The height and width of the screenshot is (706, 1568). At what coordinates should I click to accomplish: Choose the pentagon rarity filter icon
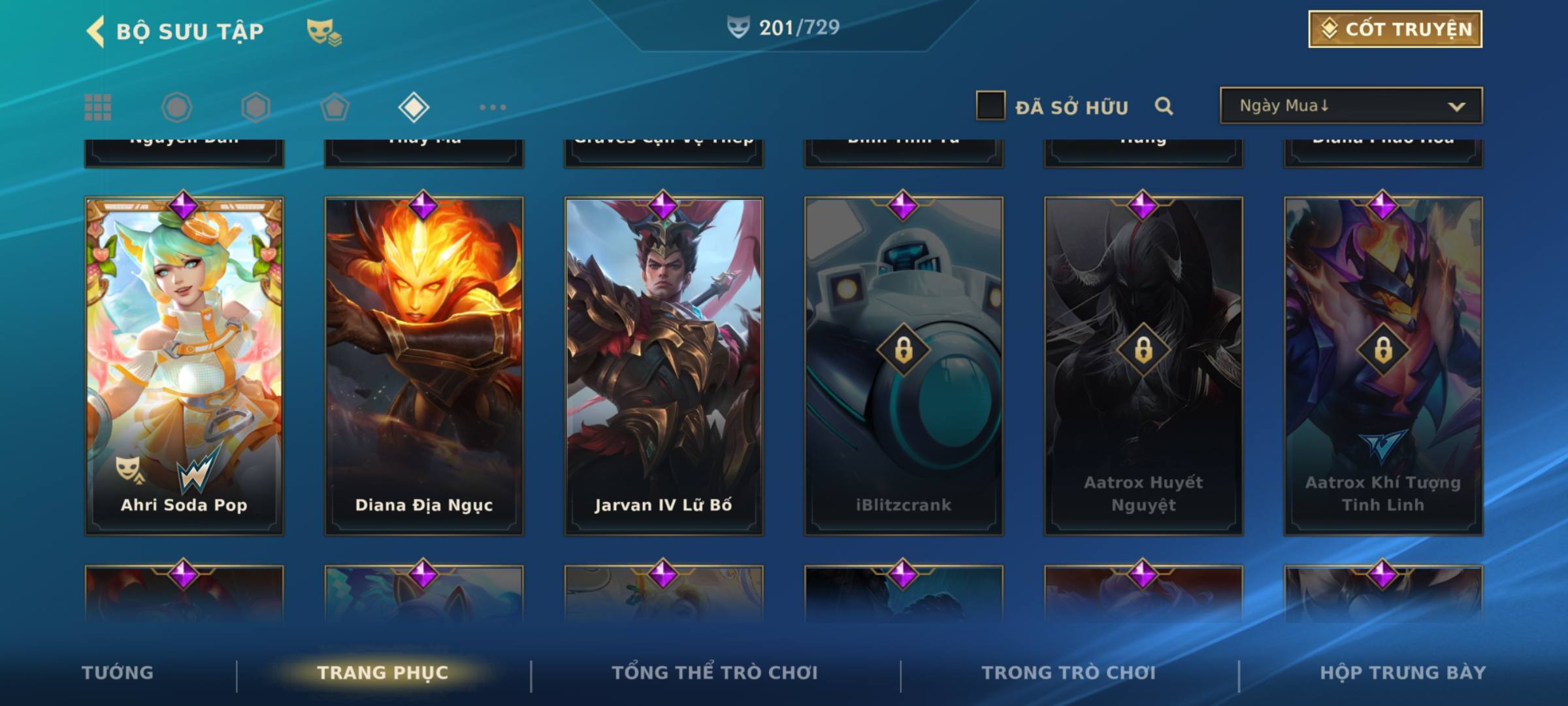pos(335,107)
